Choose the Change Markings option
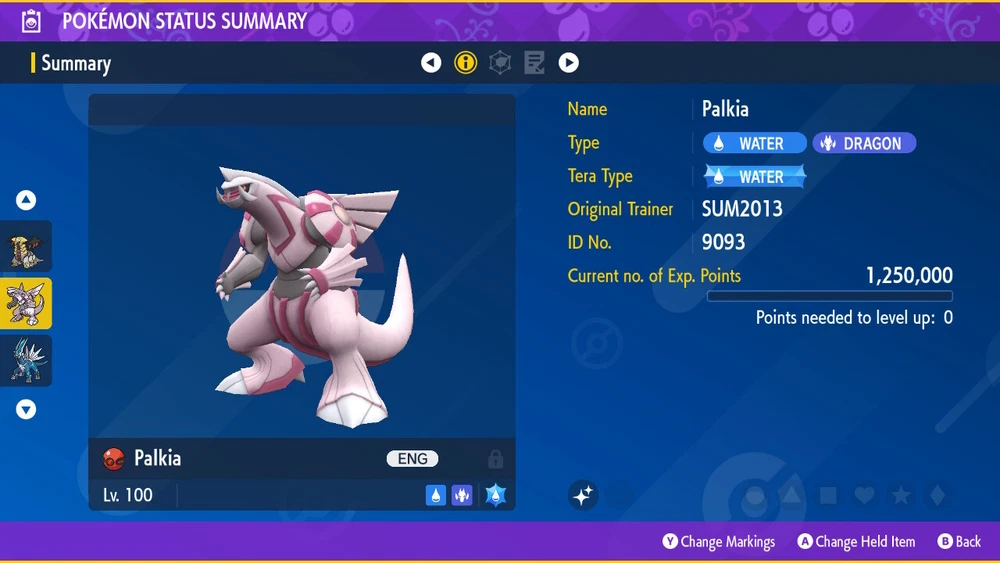 point(718,542)
